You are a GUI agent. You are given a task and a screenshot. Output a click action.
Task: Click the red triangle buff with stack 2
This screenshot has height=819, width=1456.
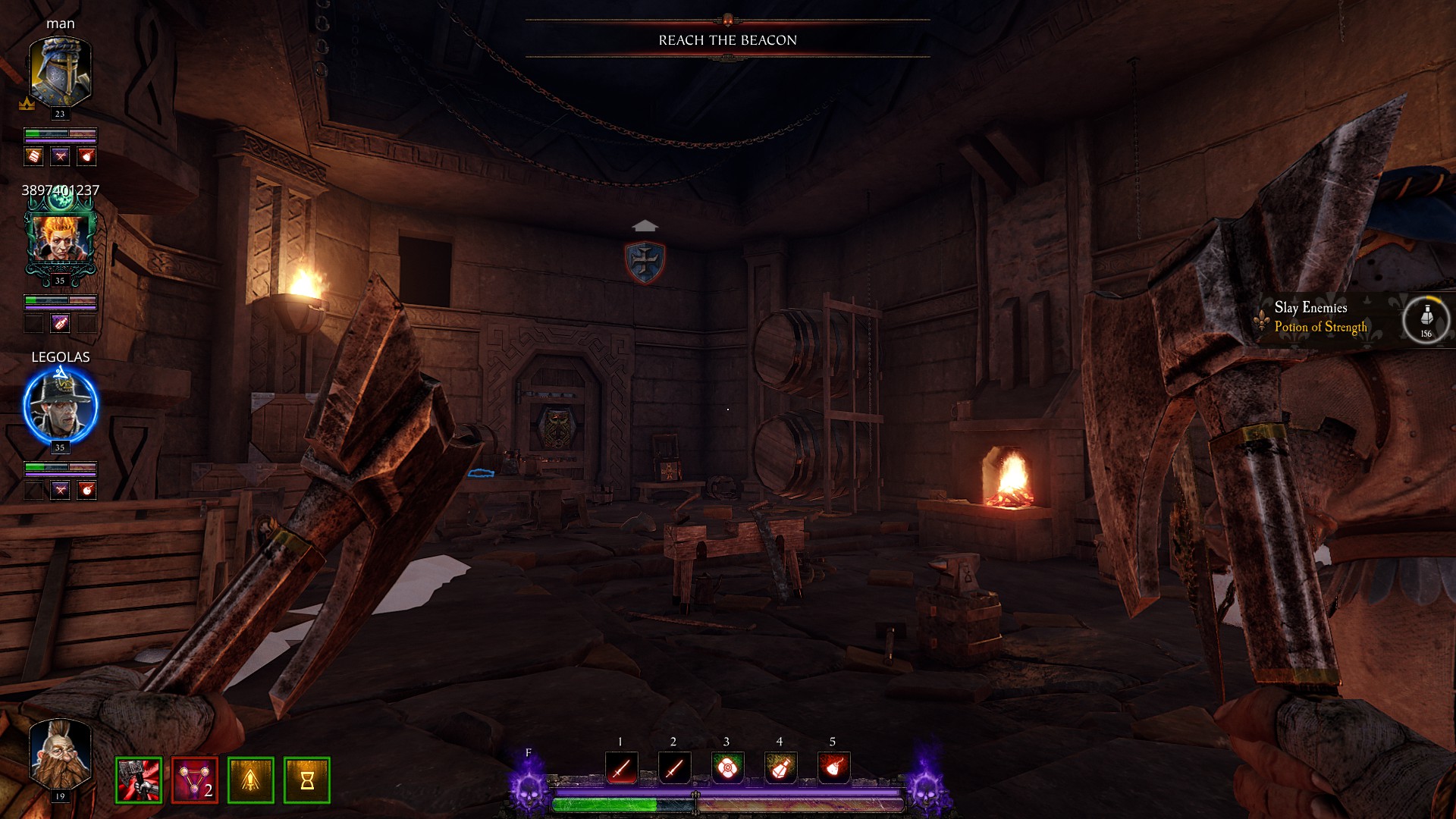195,780
